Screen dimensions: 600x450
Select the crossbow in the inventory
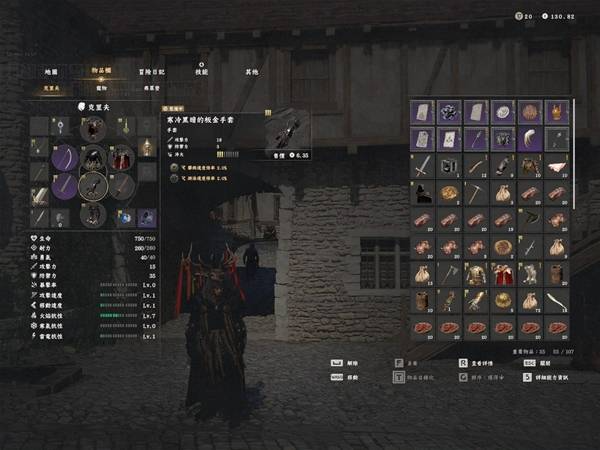(530, 219)
